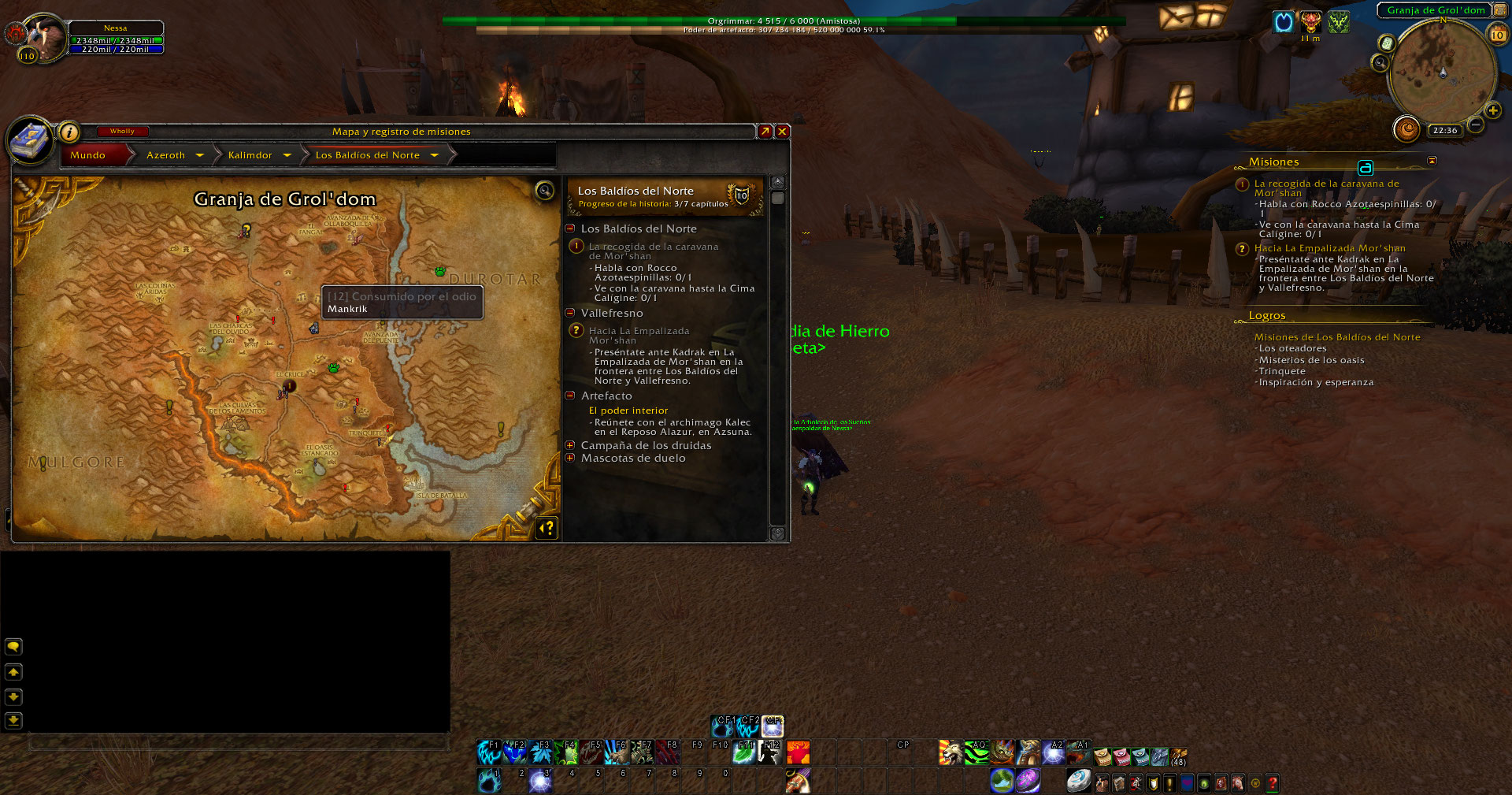The image size is (1512, 795).
Task: Collapse the Vallefresno quest header
Action: [570, 313]
